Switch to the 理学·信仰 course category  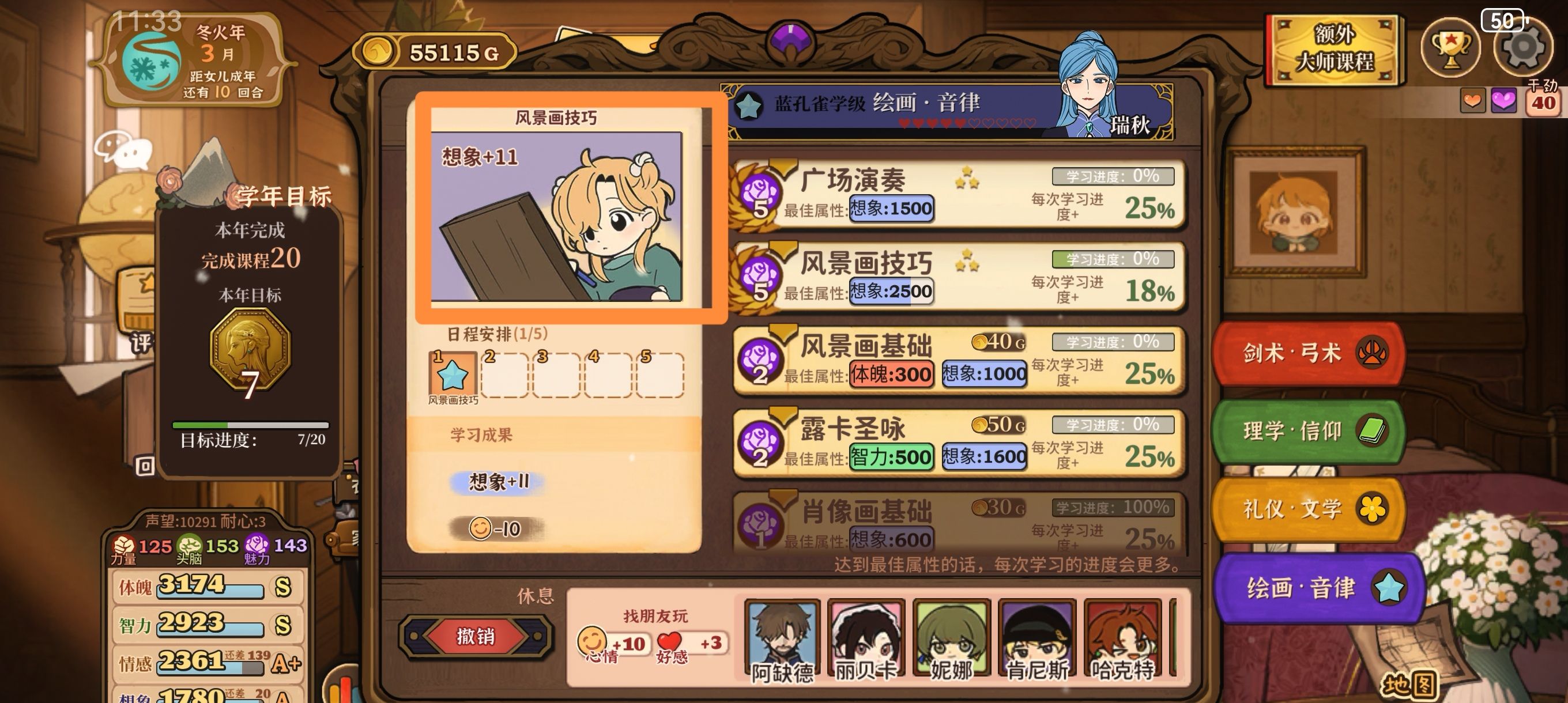[1307, 431]
